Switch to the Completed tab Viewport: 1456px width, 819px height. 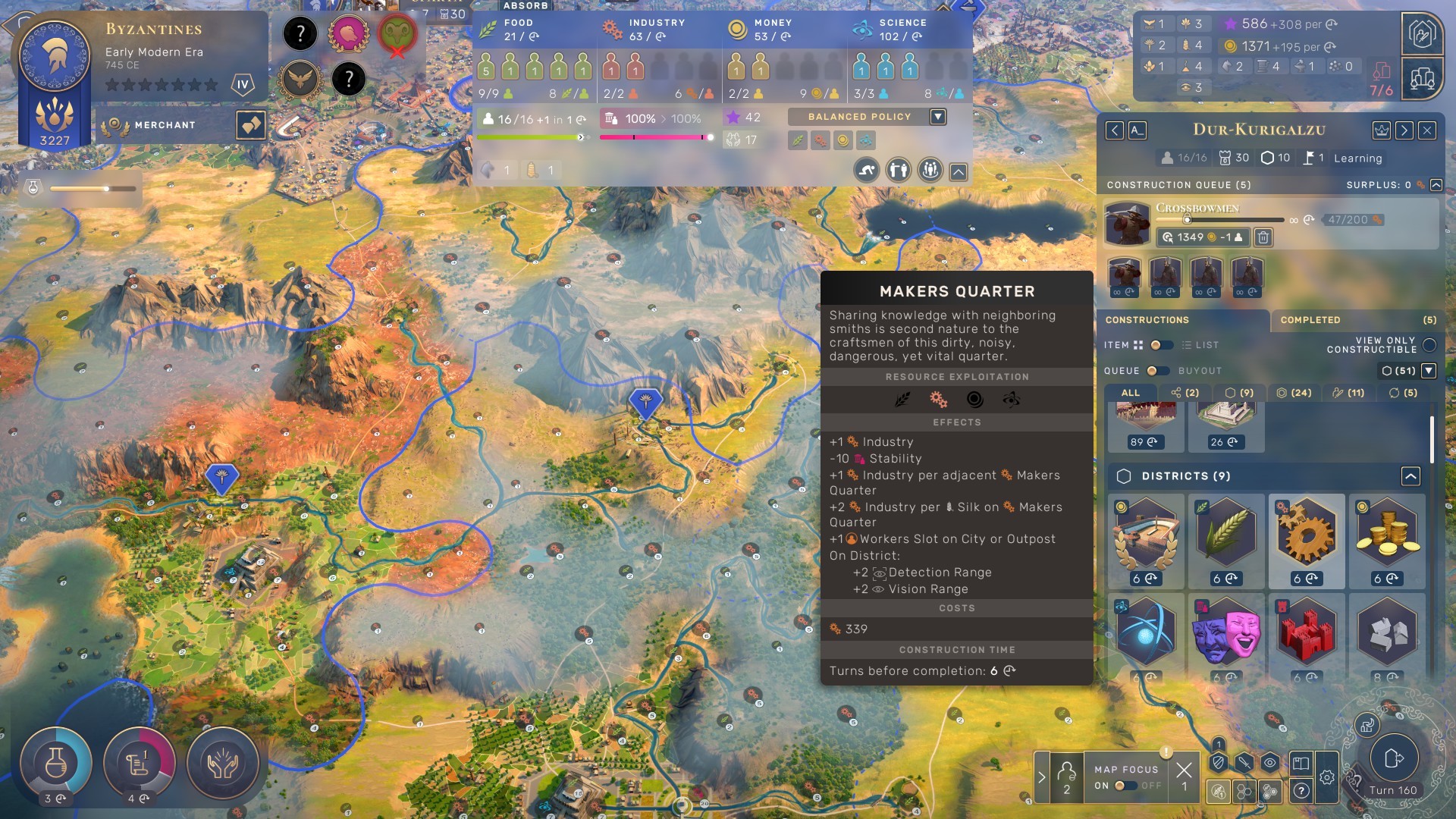tap(1310, 320)
